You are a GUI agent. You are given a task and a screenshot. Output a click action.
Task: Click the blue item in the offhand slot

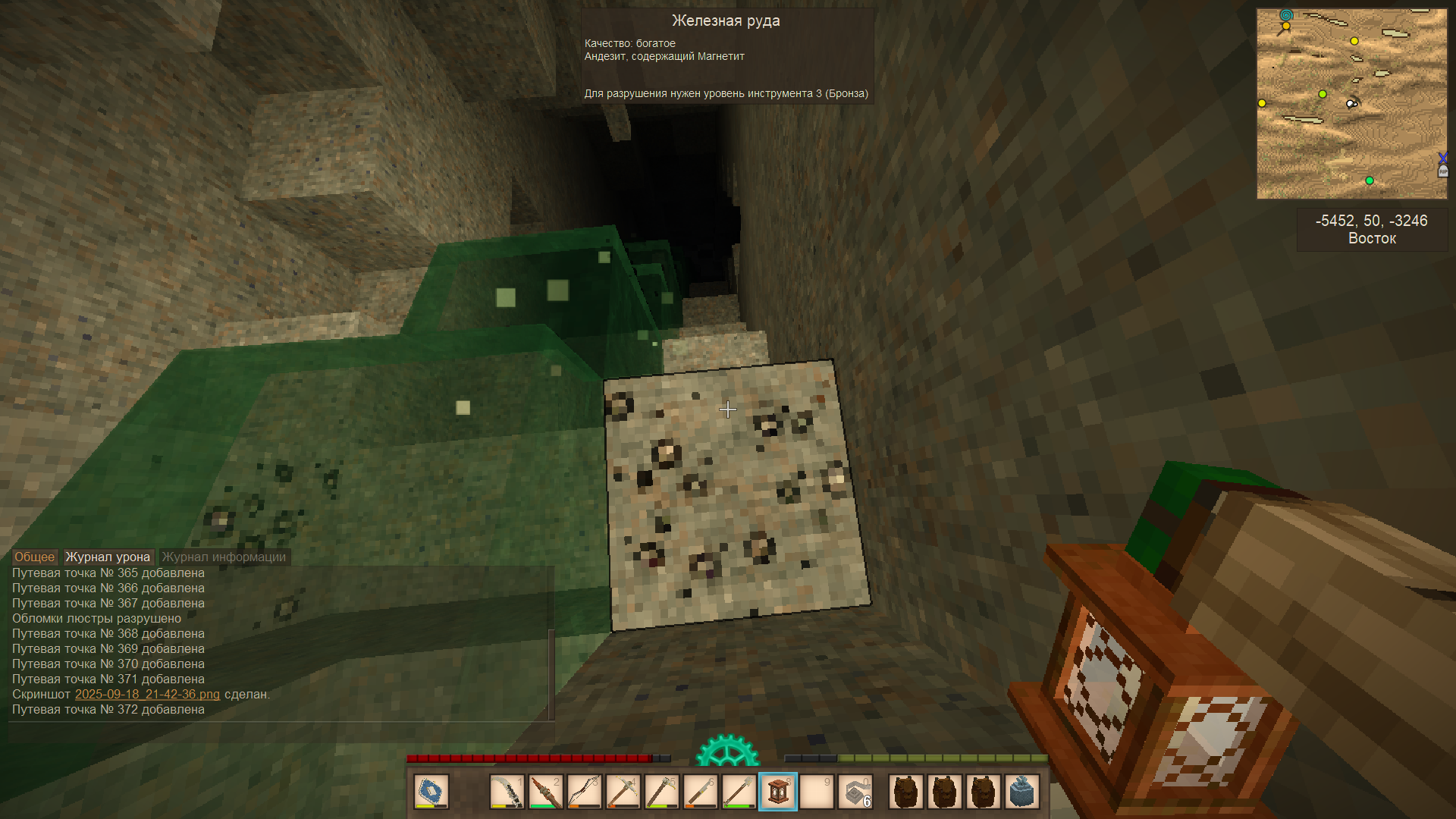431,792
